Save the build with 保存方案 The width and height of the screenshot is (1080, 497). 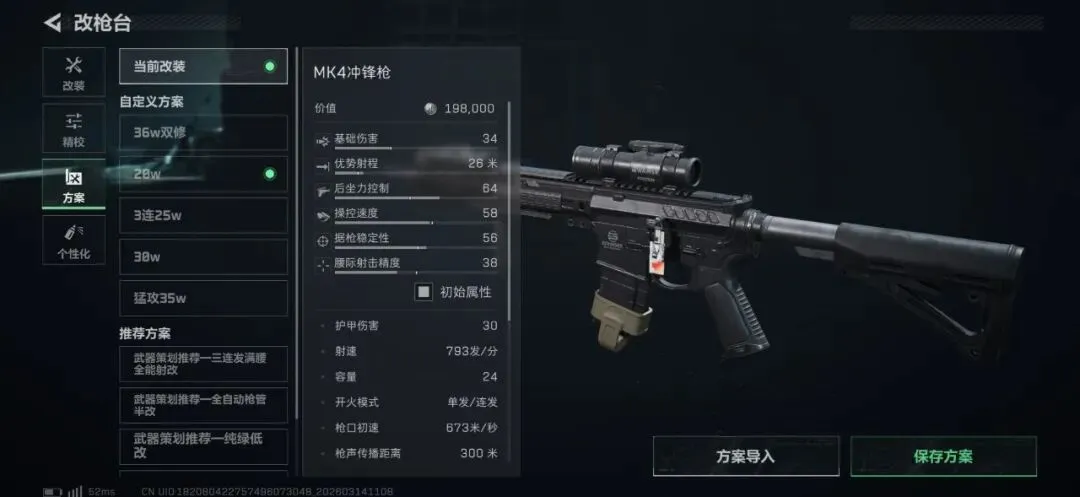pyautogui.click(x=943, y=456)
